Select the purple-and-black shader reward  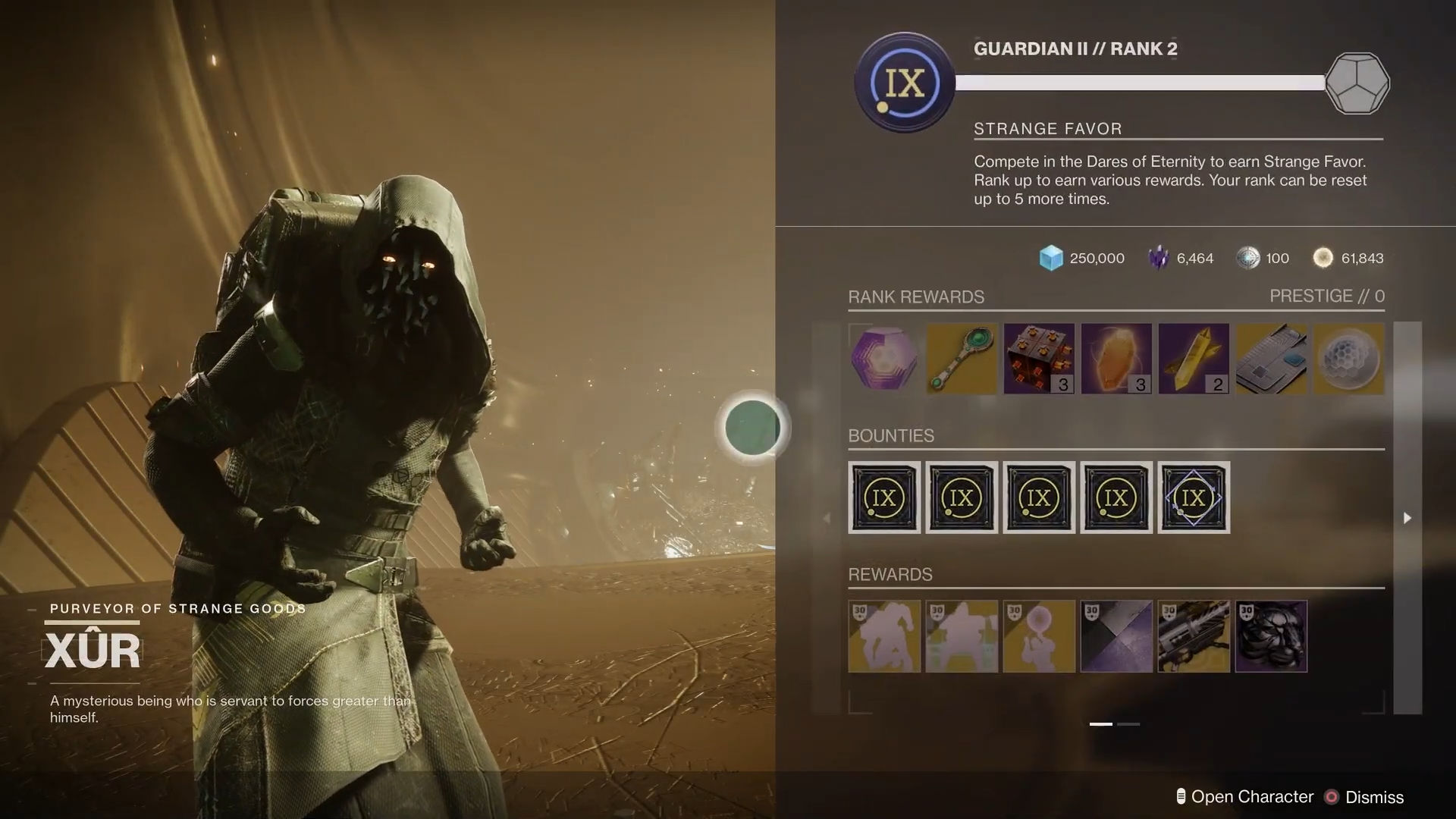pyautogui.click(x=1116, y=636)
